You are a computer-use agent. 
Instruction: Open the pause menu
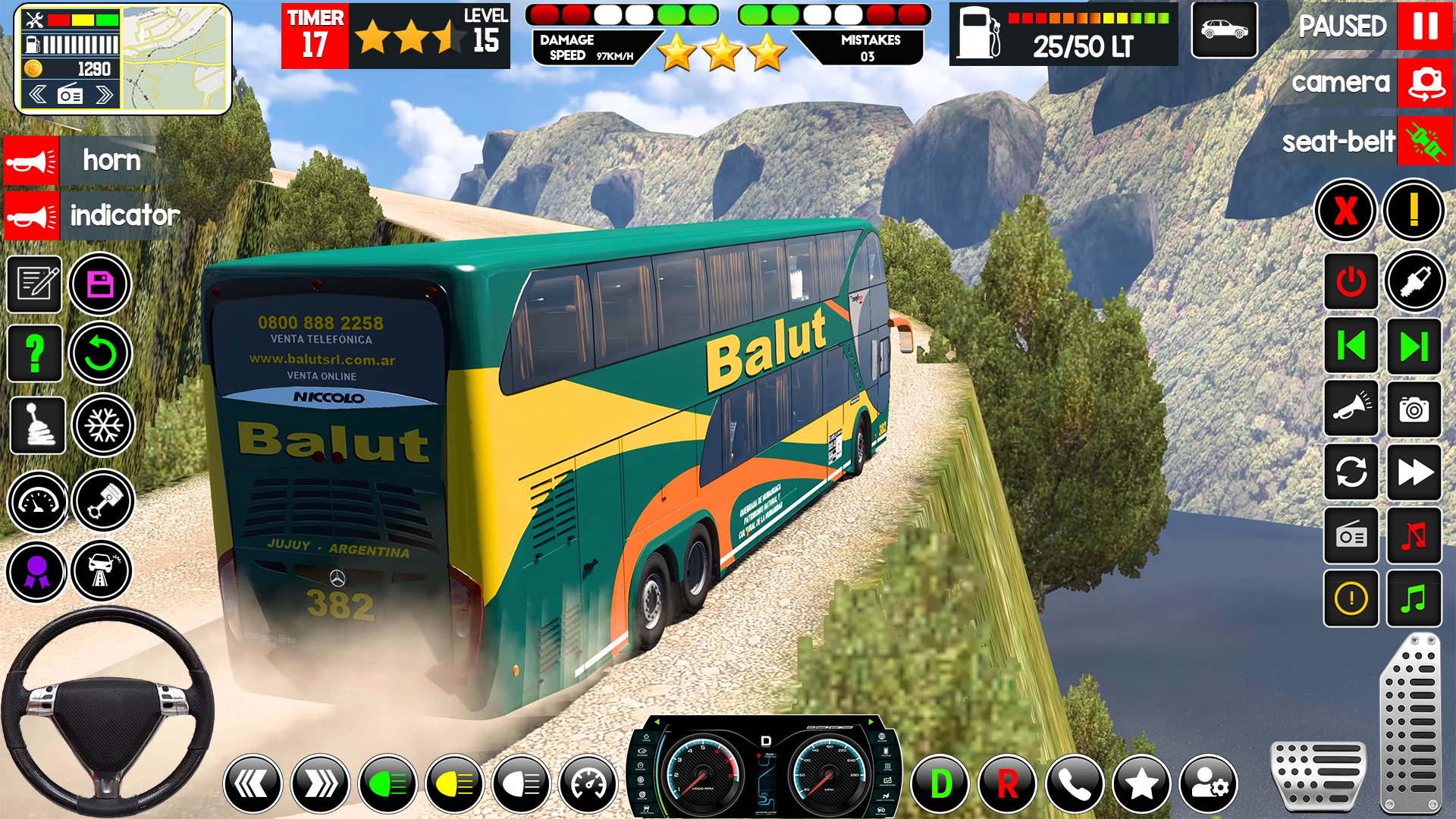(x=1424, y=27)
